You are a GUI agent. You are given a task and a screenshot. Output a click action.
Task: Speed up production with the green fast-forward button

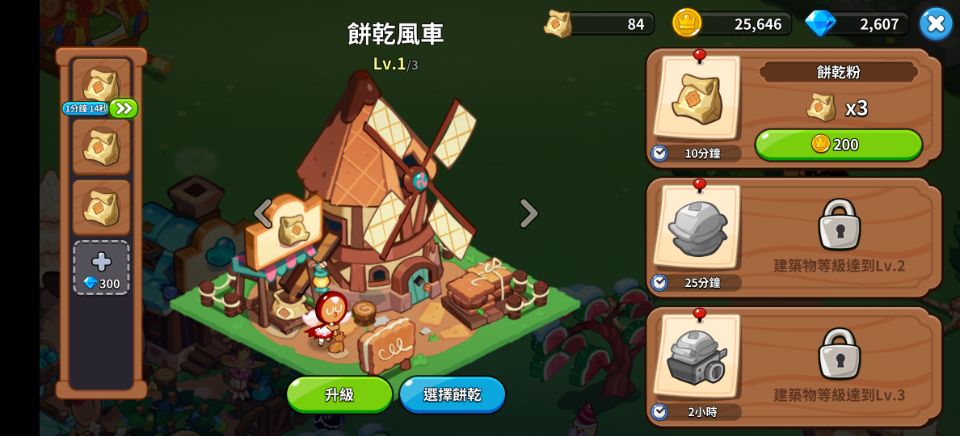(124, 108)
